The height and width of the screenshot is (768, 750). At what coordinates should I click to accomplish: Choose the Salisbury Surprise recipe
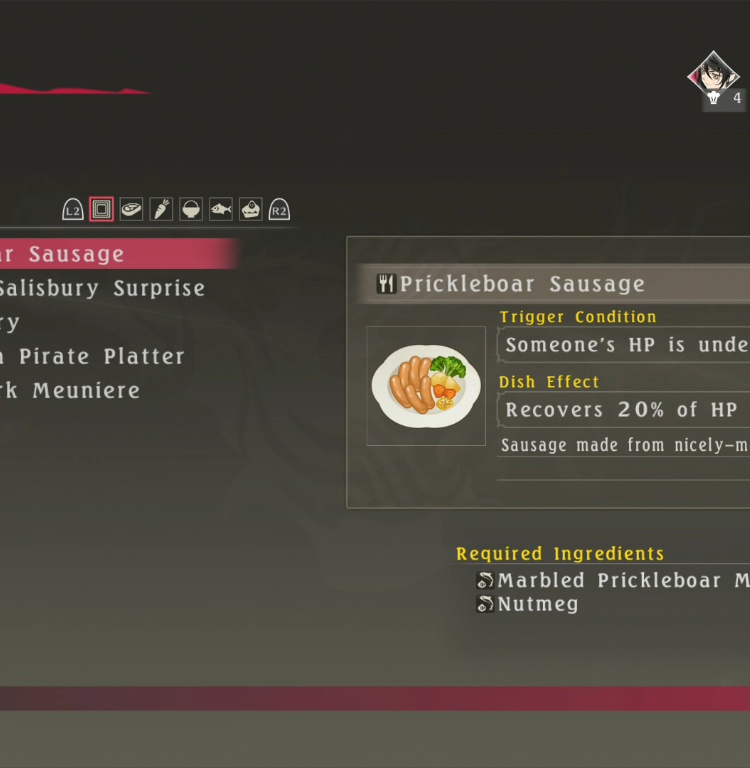coord(100,288)
